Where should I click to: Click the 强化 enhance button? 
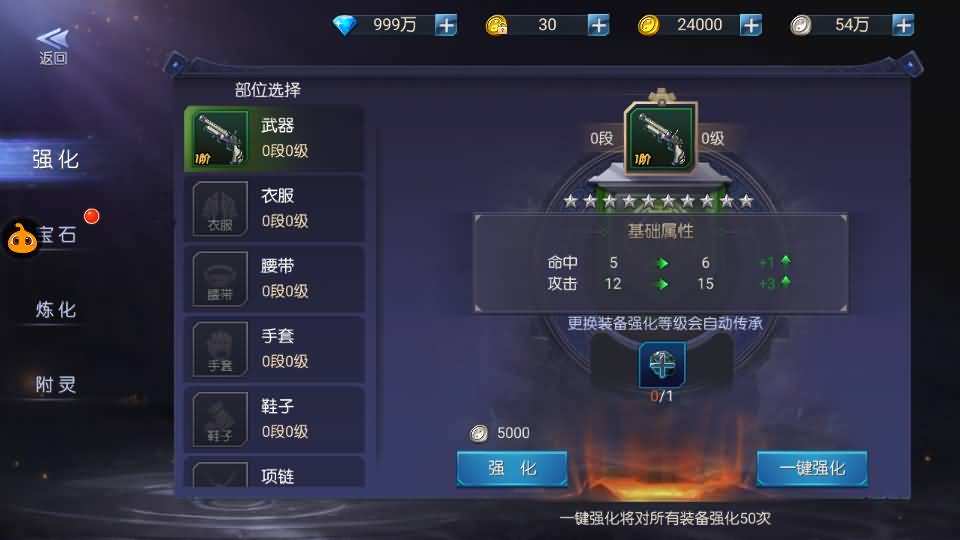coord(512,468)
